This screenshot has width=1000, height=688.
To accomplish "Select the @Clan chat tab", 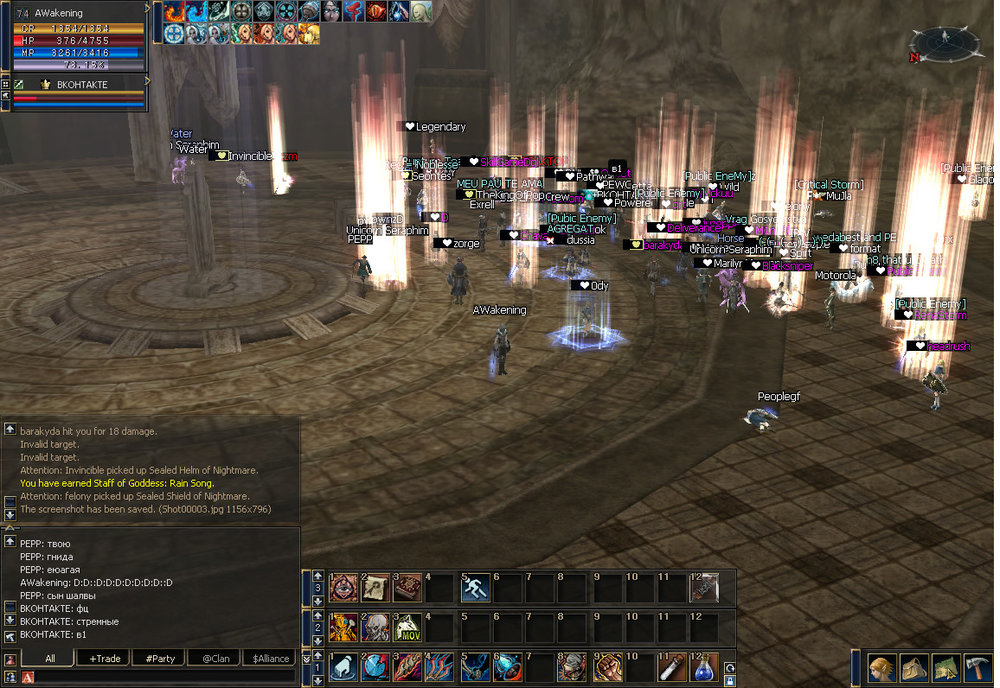I will [217, 658].
